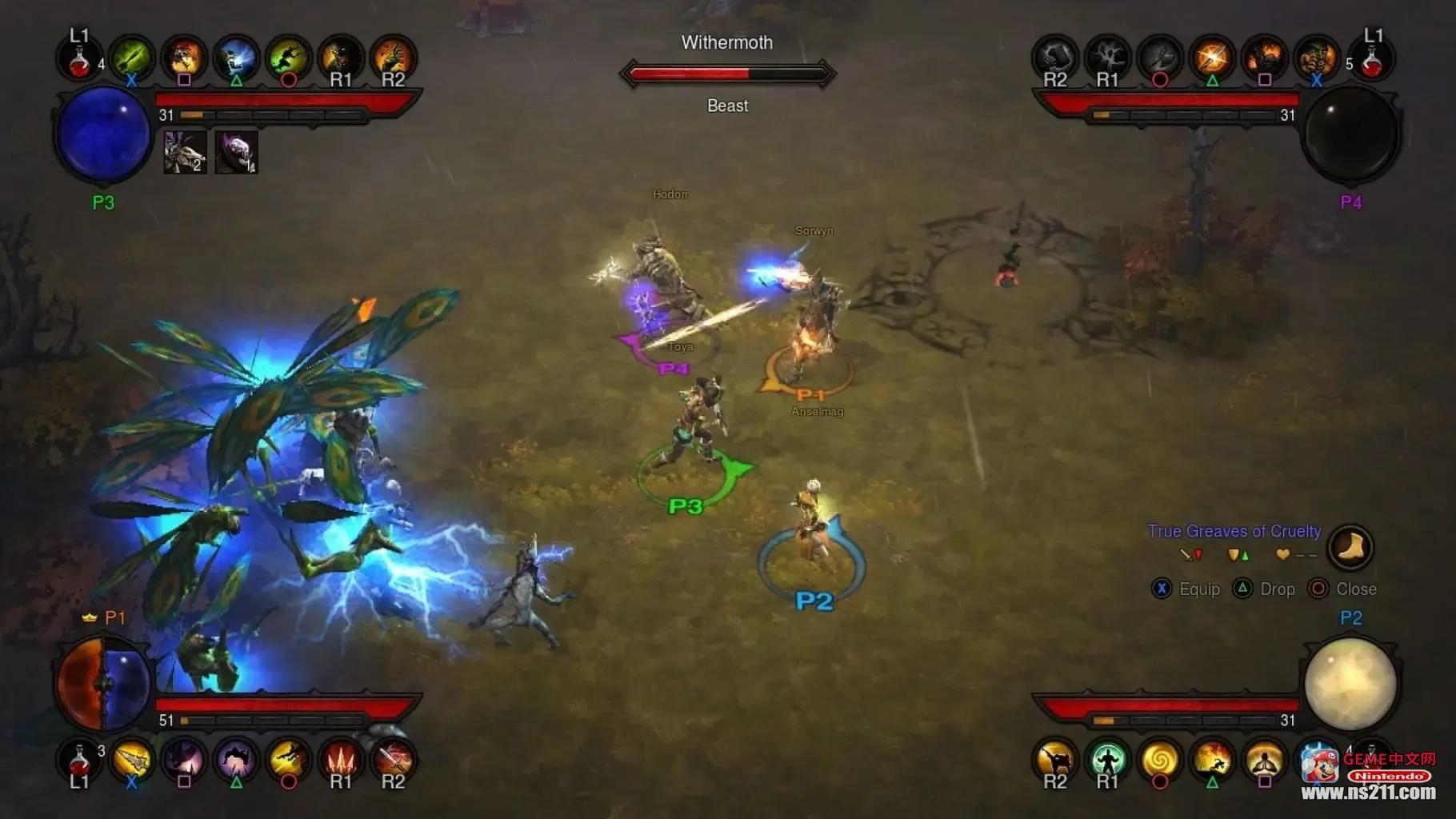Screen dimensions: 1456x819
Task: Activate P3's green dart skill
Action: [132, 58]
